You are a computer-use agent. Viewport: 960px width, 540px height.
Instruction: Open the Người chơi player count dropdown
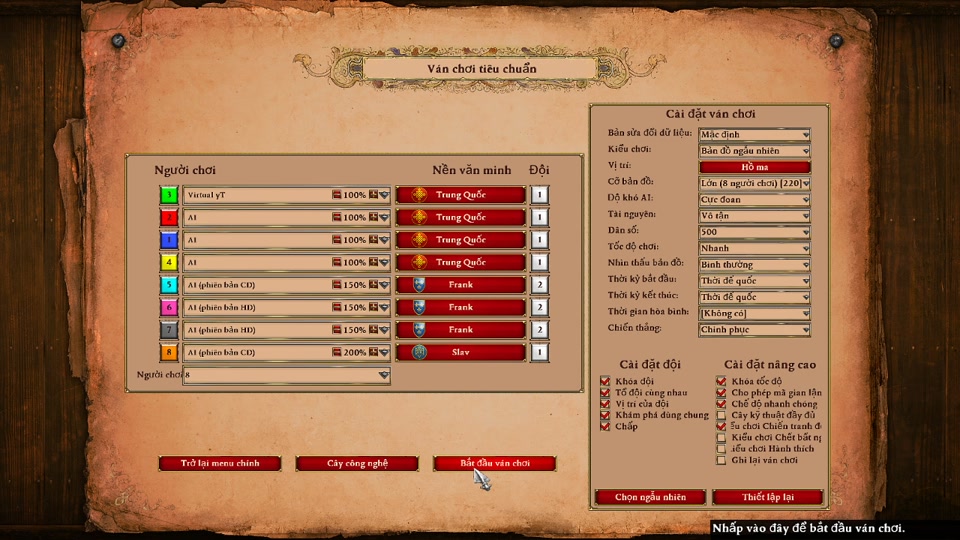[x=286, y=375]
